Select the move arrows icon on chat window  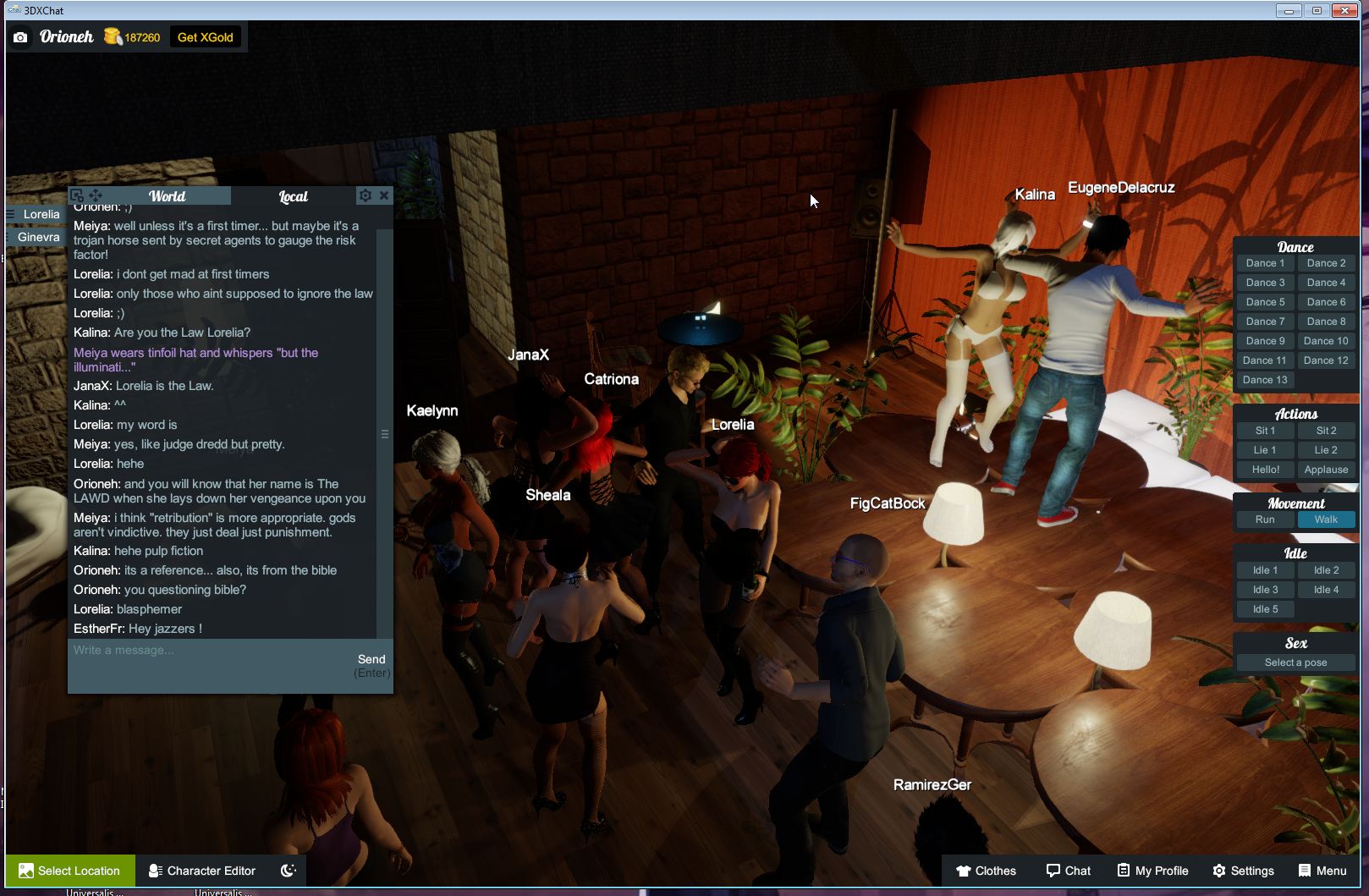pyautogui.click(x=96, y=194)
